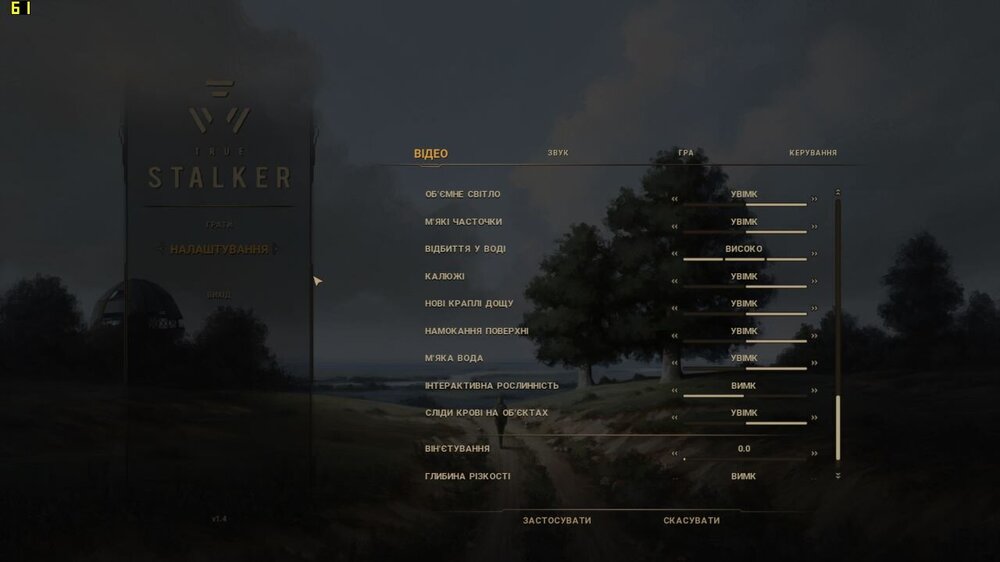Select ВИХІД to exit the game
Image resolution: width=1000 pixels, height=562 pixels.
pyautogui.click(x=218, y=295)
